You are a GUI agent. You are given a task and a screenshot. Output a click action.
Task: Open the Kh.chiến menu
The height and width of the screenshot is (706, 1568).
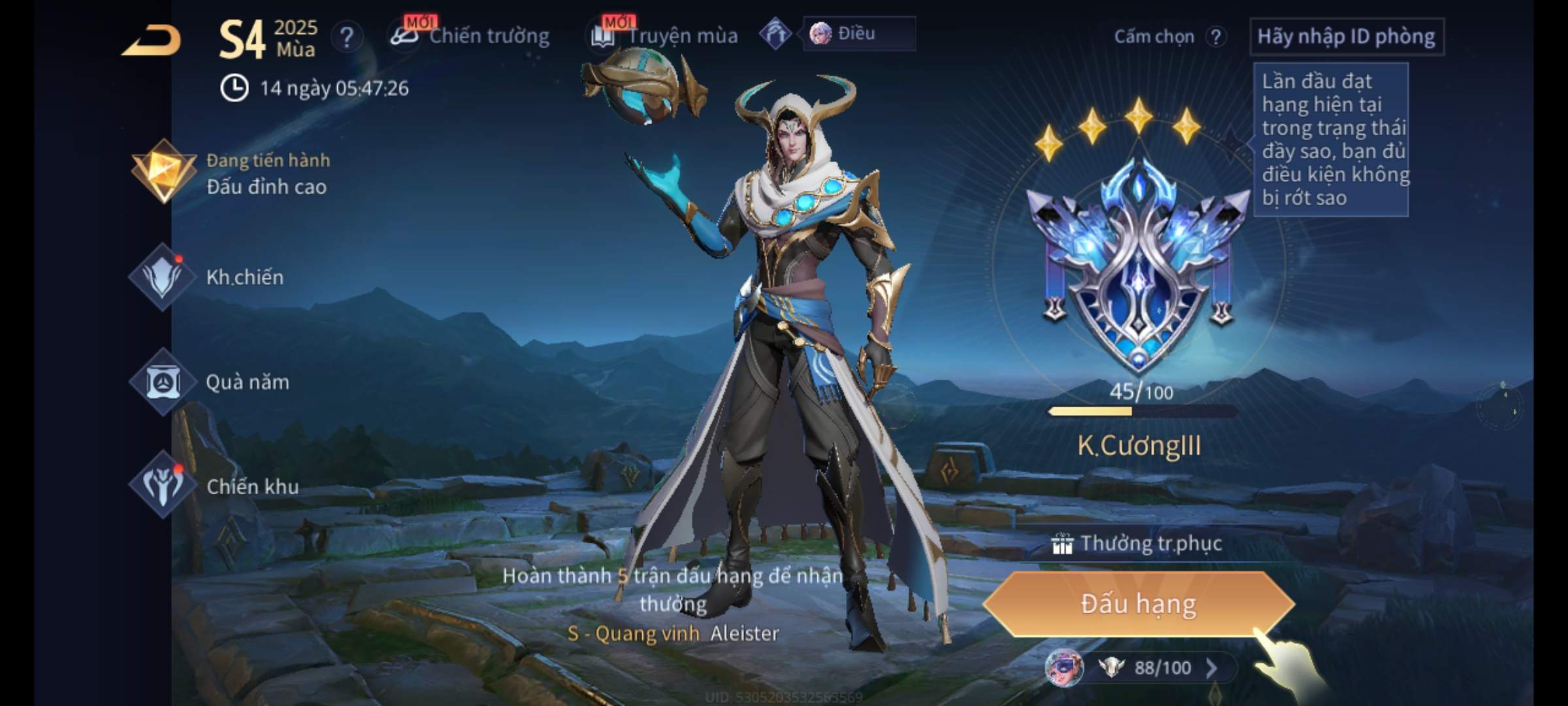(x=209, y=277)
